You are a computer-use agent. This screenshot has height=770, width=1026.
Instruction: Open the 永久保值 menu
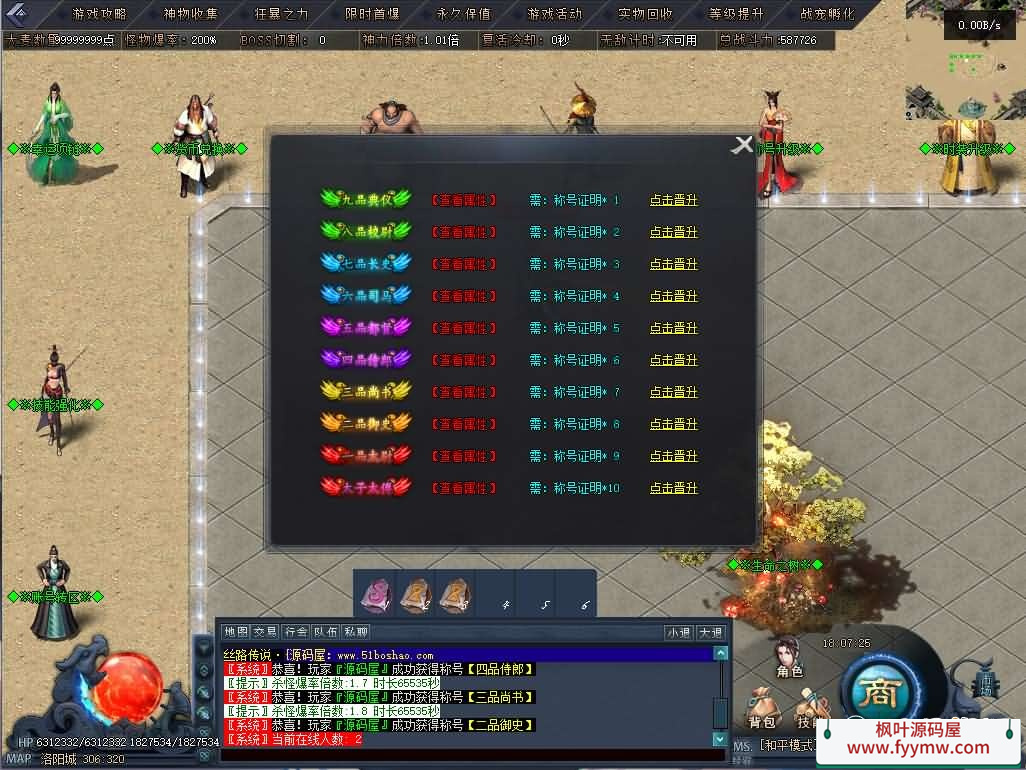[464, 14]
